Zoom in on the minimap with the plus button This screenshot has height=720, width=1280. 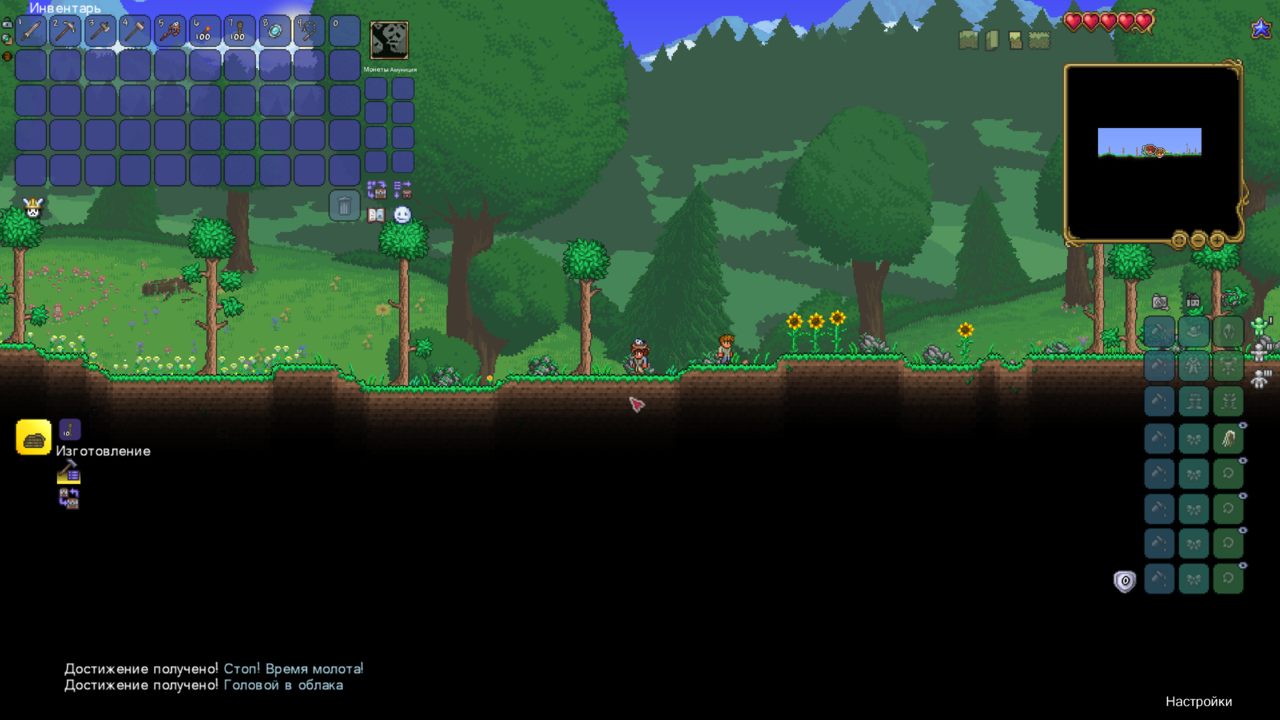pos(1217,240)
